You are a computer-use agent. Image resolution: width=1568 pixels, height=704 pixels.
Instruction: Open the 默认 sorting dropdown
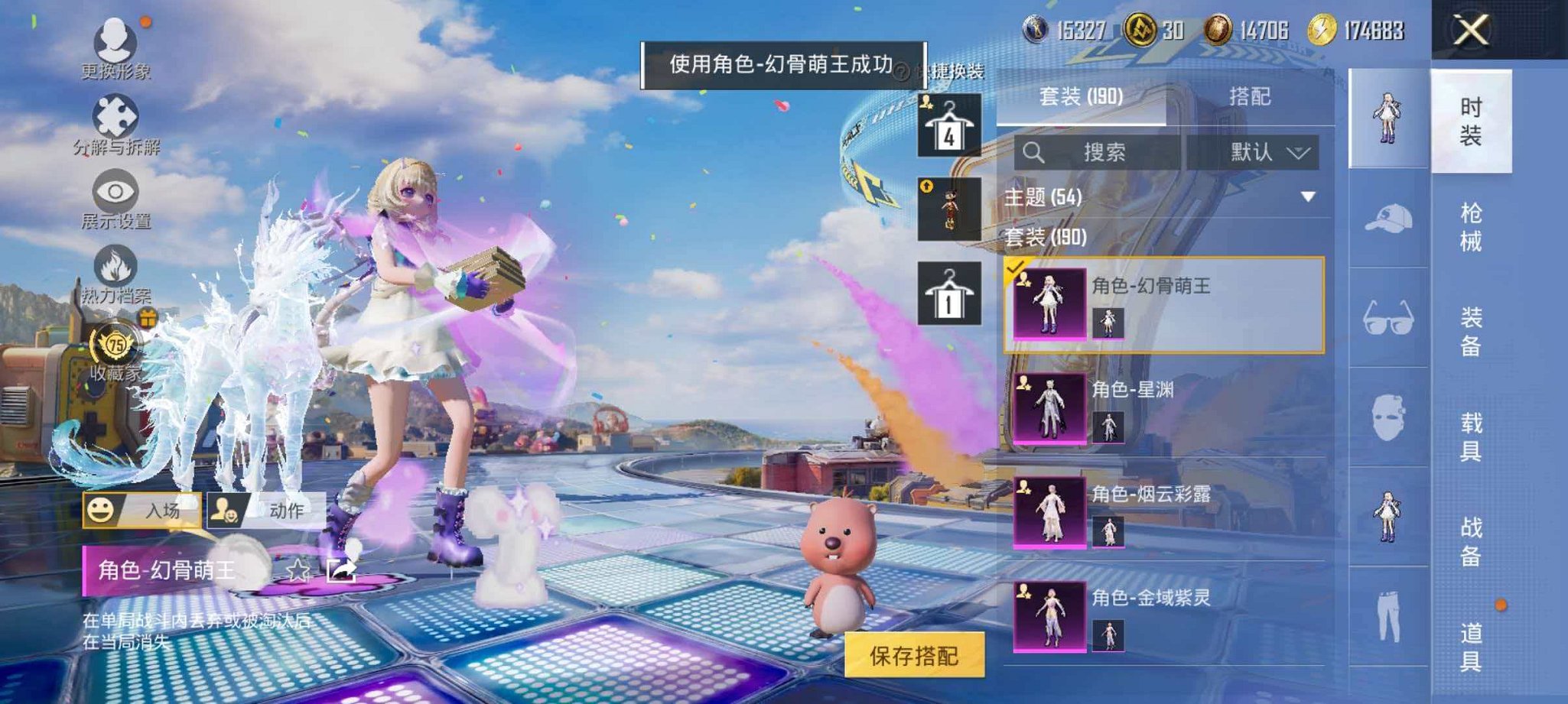(1266, 152)
